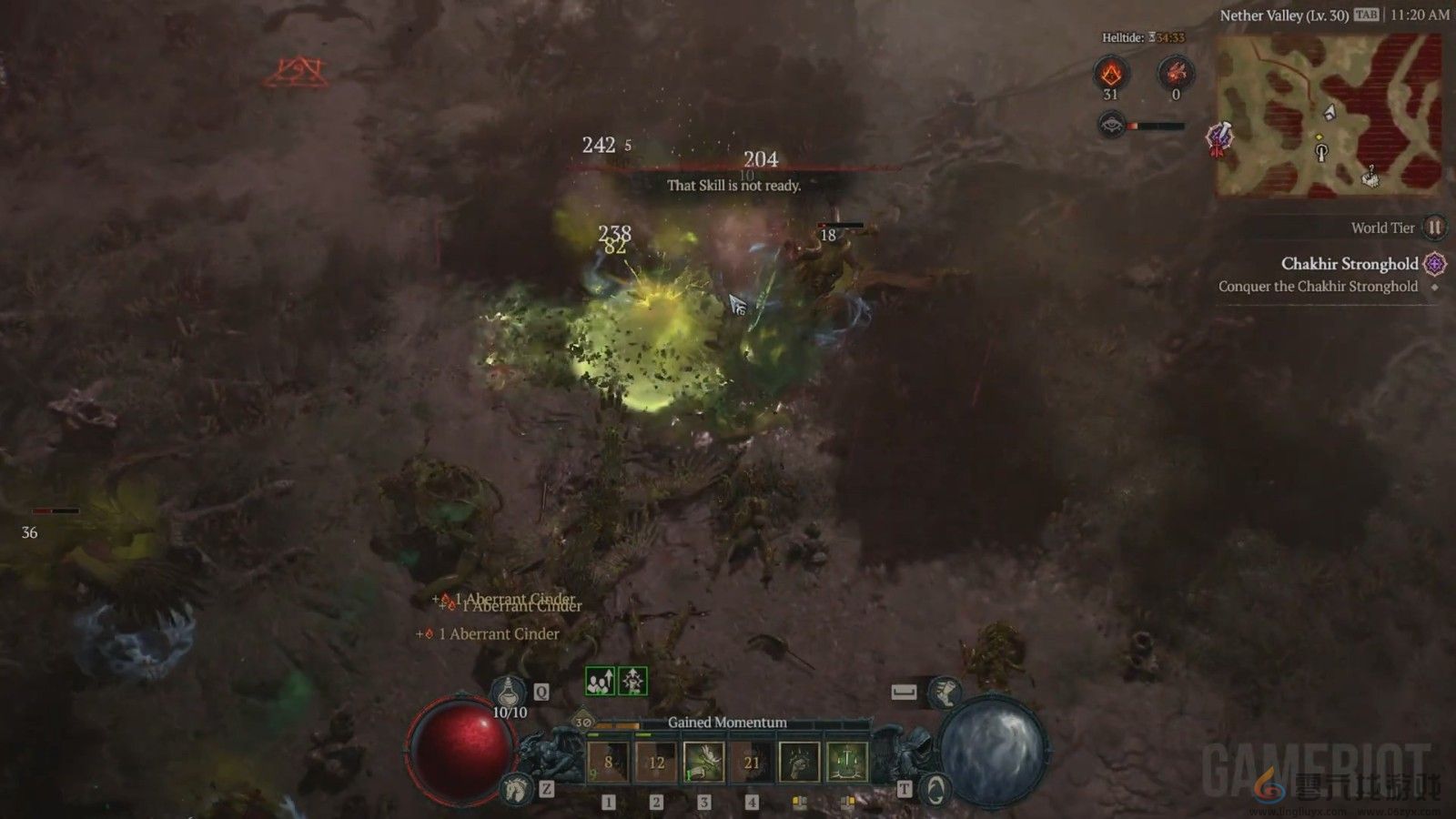Use the healing potion icon
Screen dimensions: 1456x819
tap(509, 692)
